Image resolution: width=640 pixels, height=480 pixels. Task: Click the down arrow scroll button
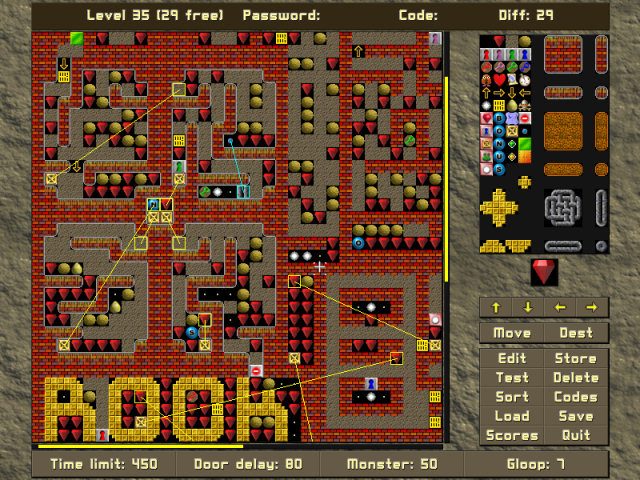click(528, 307)
